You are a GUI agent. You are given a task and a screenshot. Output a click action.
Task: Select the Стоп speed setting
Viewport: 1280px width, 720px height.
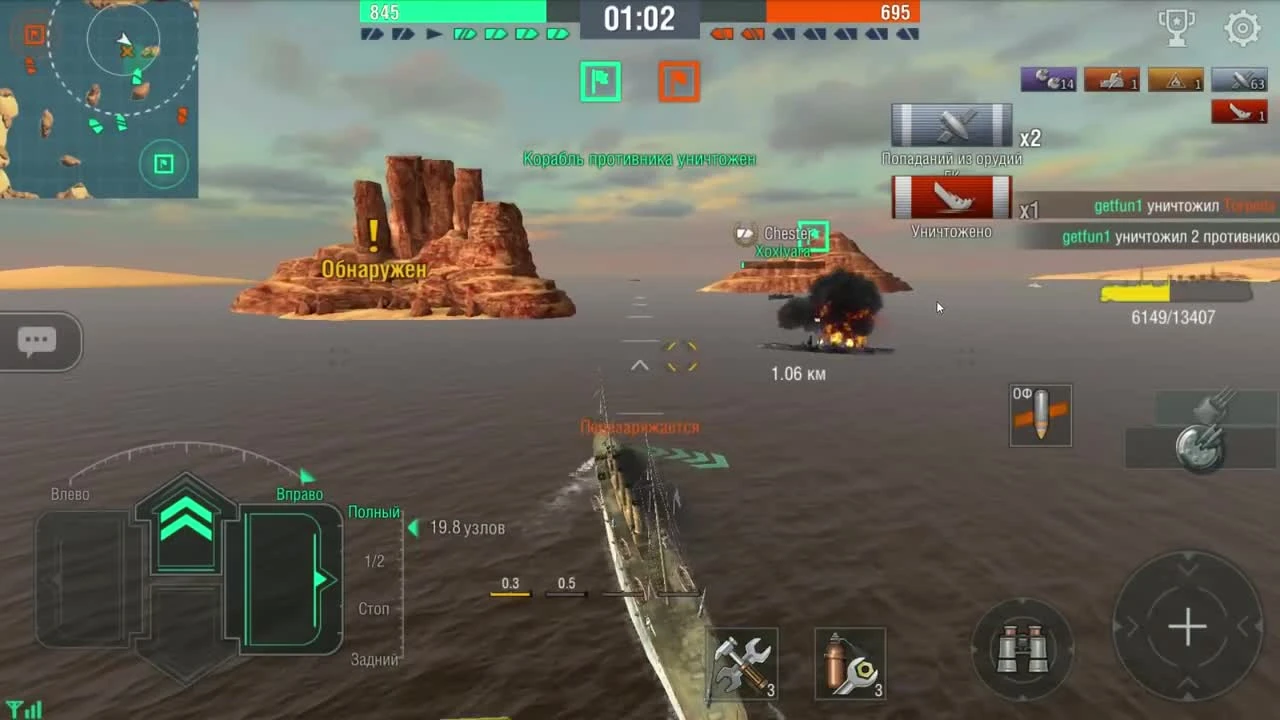tap(373, 608)
